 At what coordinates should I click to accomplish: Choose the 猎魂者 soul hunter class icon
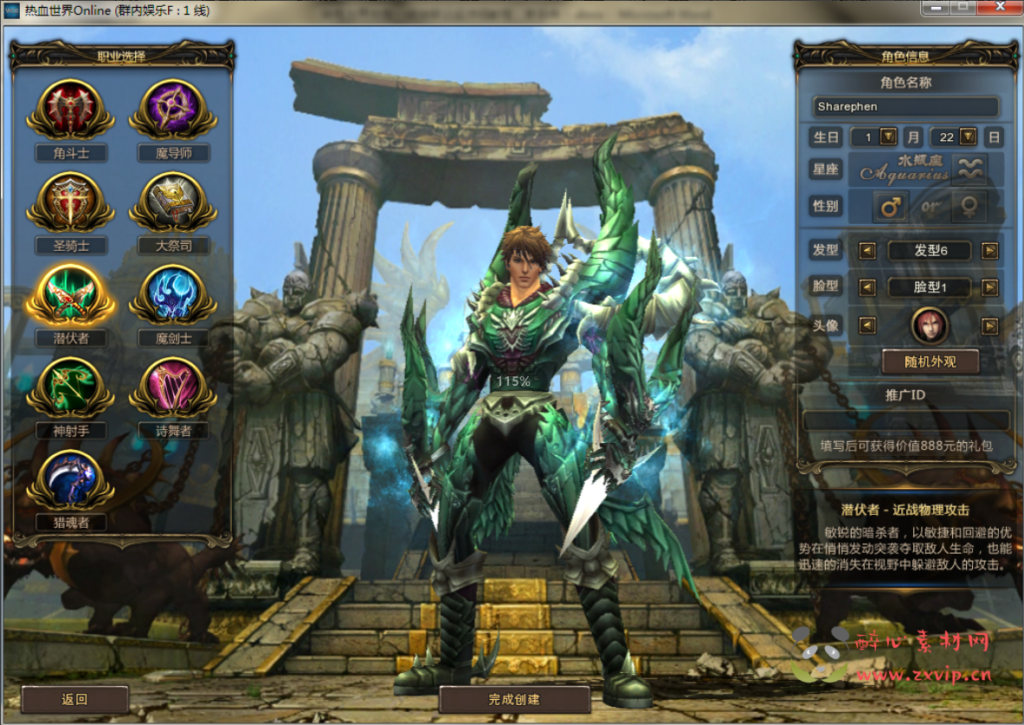click(x=70, y=479)
